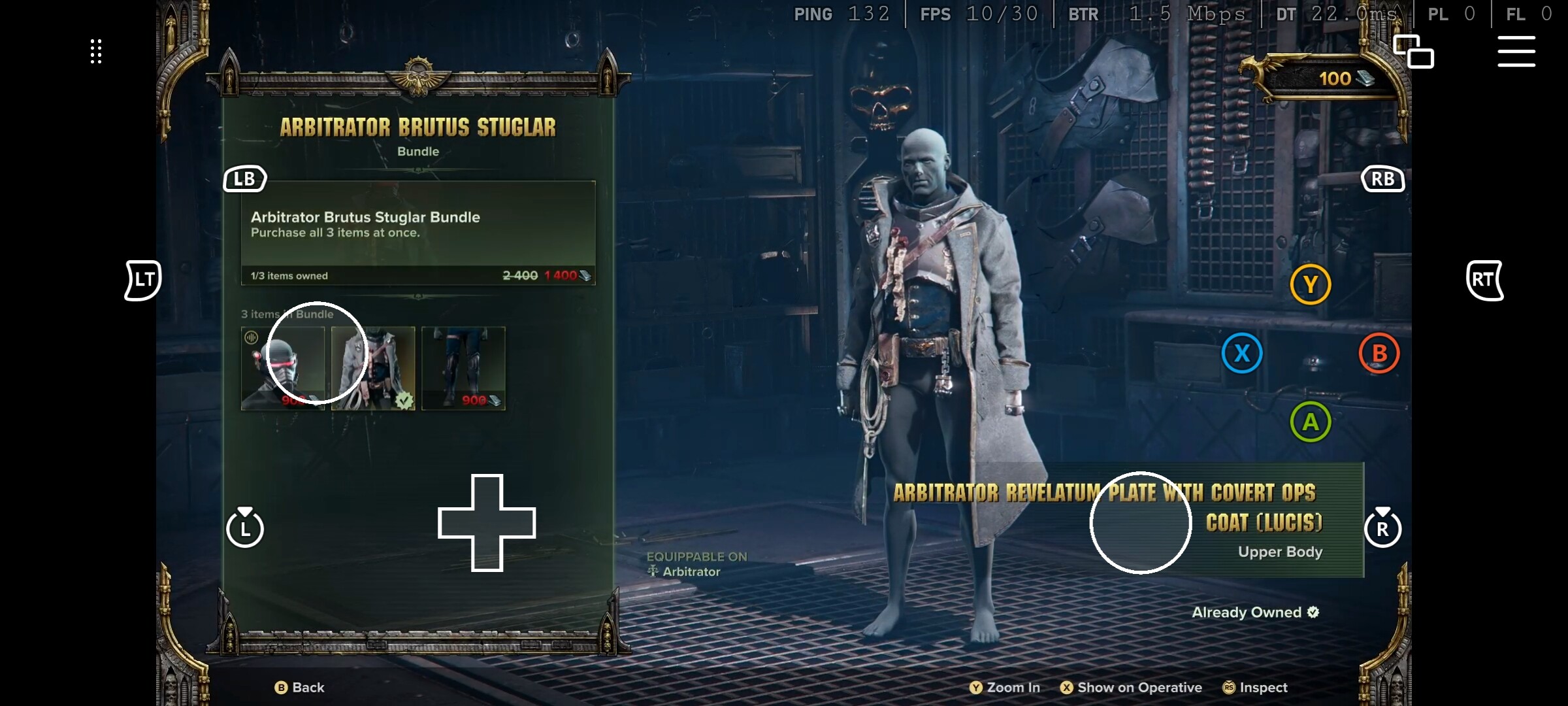Select the owned Covert Ops coat item
Screen dimensions: 1568x706
tap(373, 368)
